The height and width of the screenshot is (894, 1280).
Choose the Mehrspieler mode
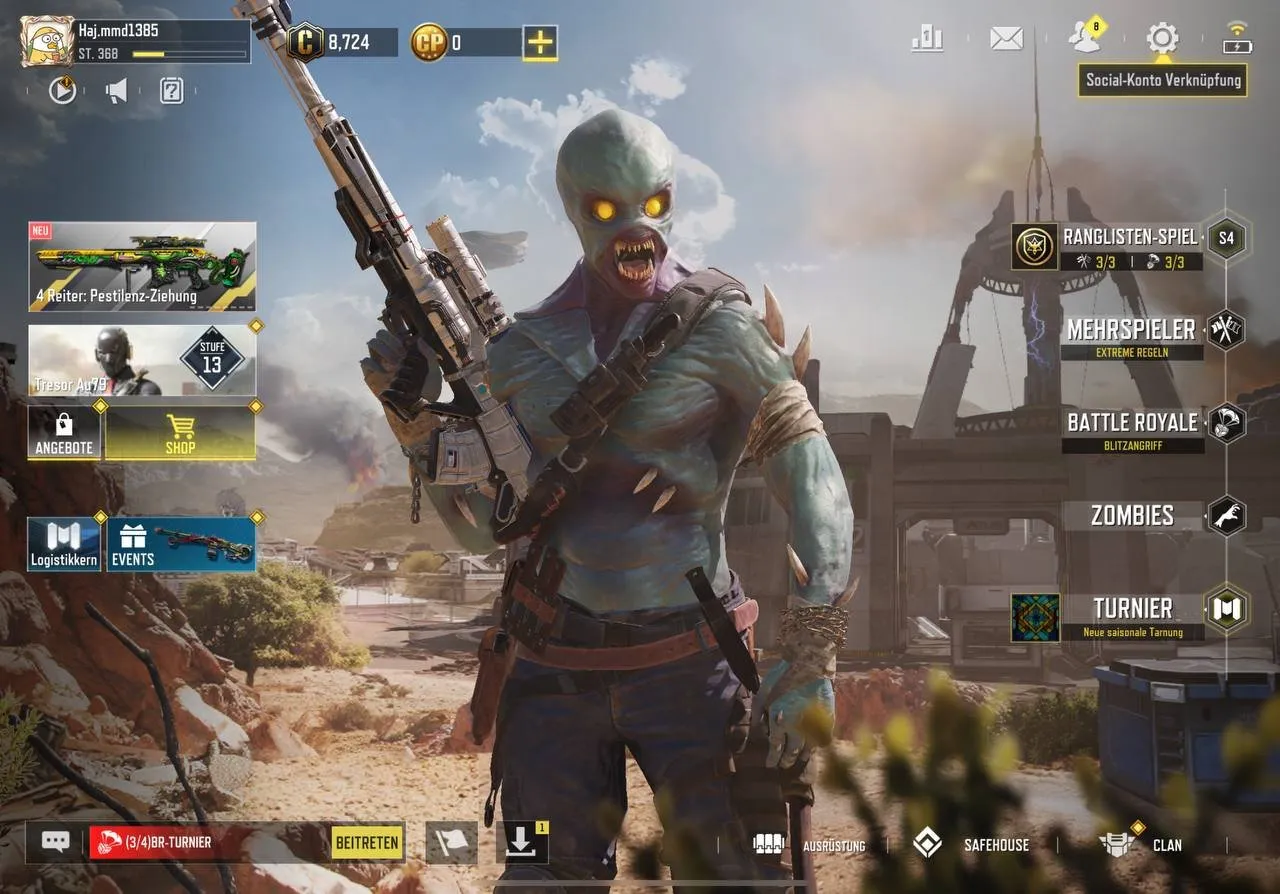pos(1130,330)
